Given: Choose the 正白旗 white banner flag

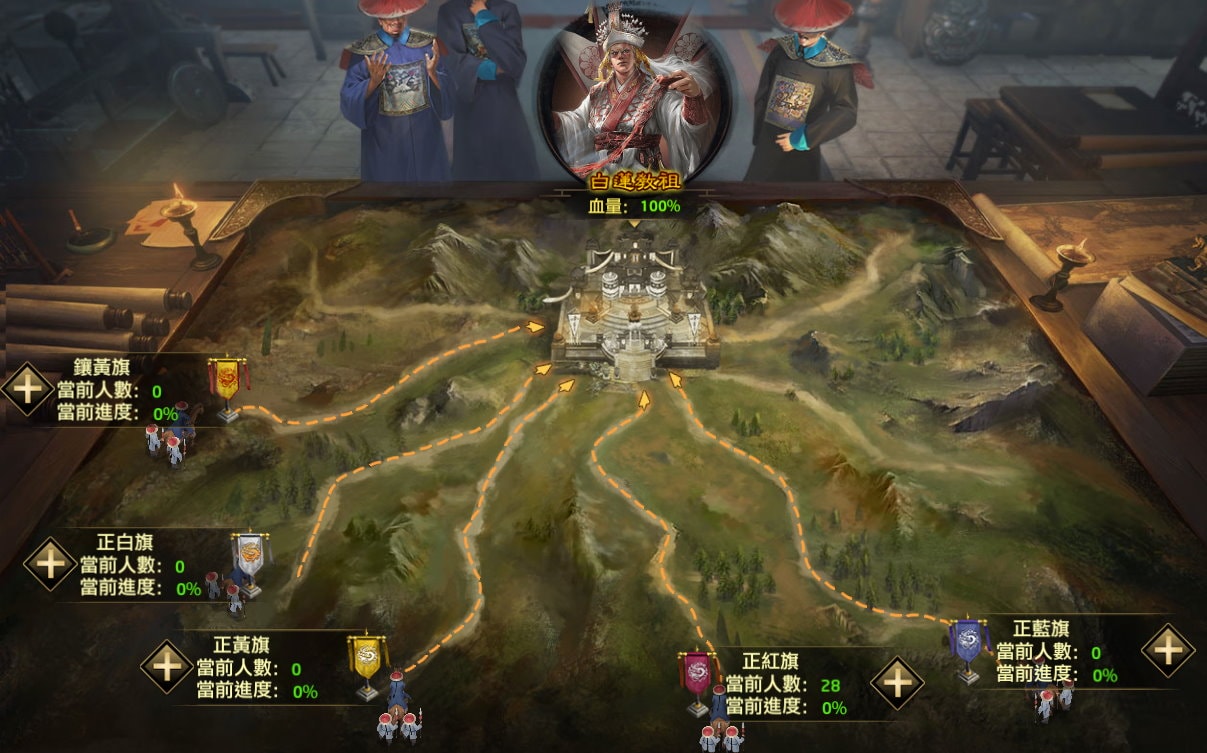Looking at the screenshot, I should [249, 556].
